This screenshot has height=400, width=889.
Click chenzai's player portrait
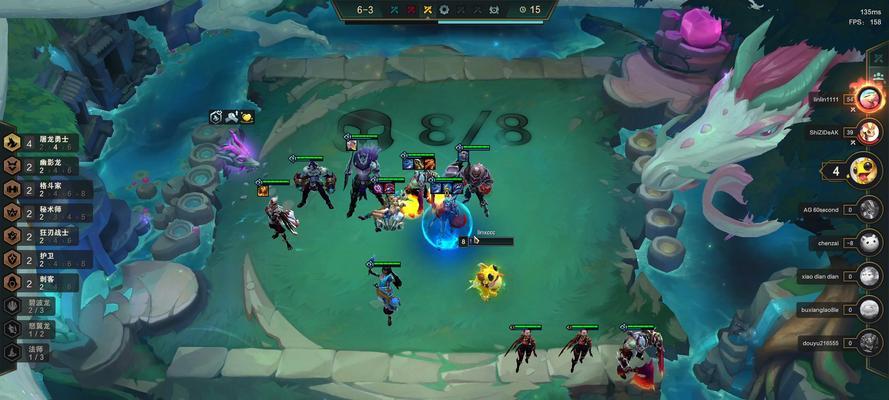pos(868,242)
